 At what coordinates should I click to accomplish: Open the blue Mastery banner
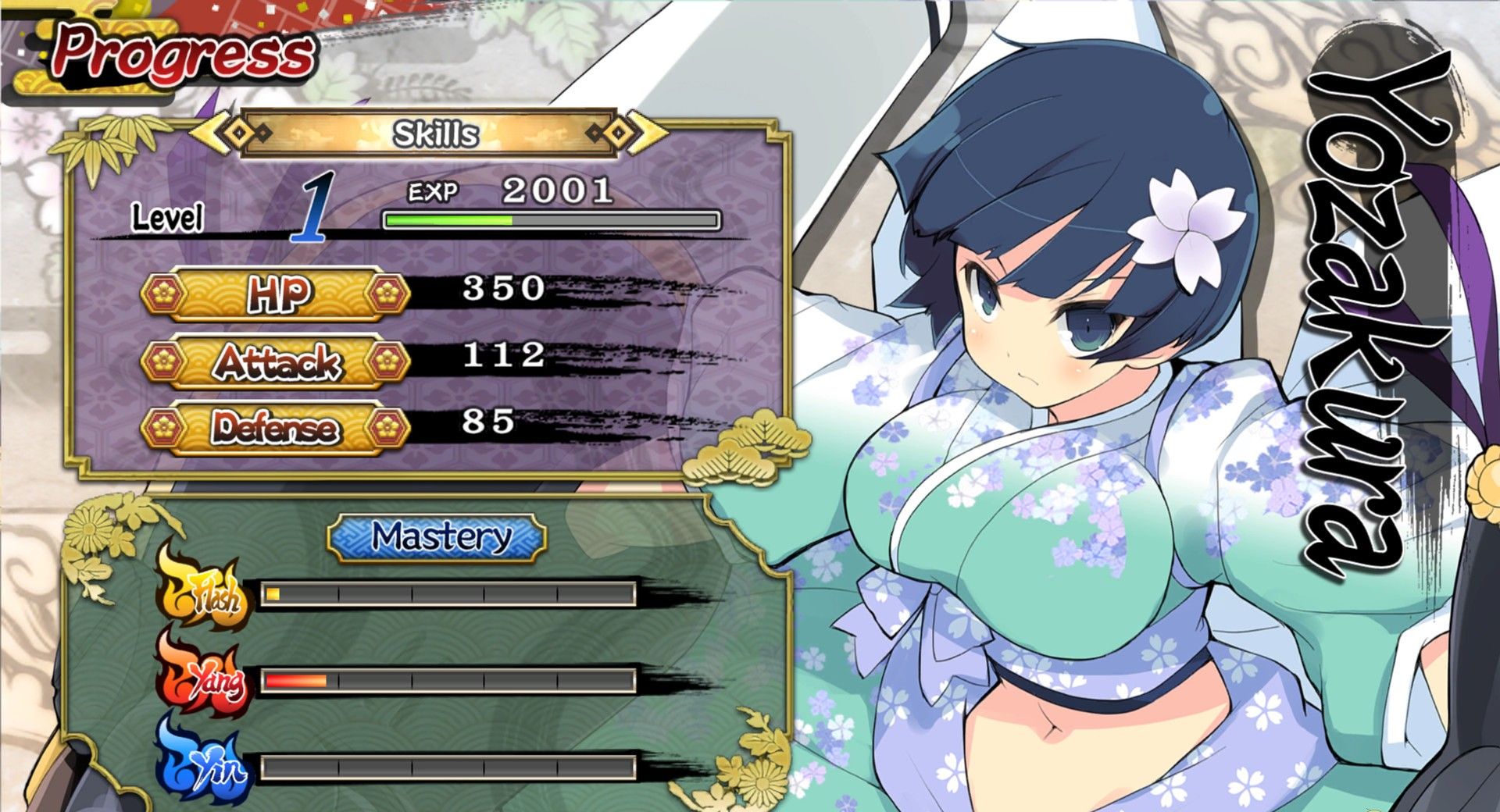click(x=437, y=537)
